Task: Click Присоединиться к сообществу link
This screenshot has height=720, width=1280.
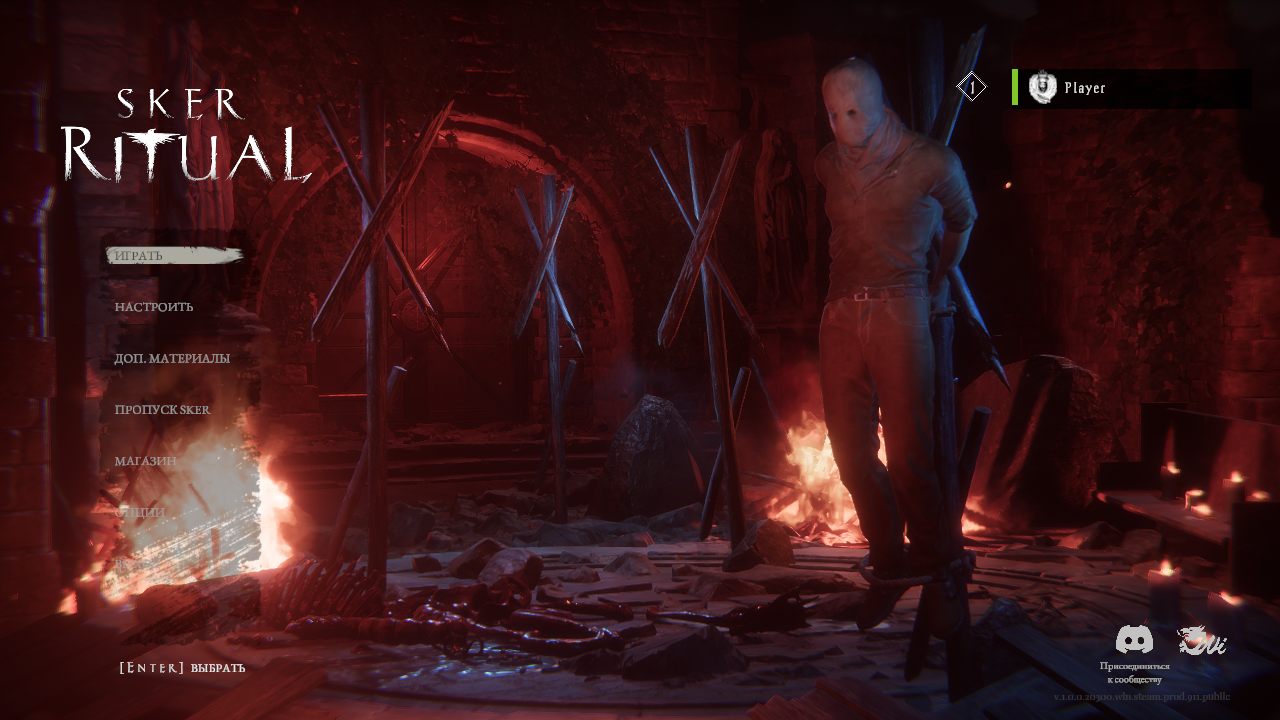Action: [1136, 672]
